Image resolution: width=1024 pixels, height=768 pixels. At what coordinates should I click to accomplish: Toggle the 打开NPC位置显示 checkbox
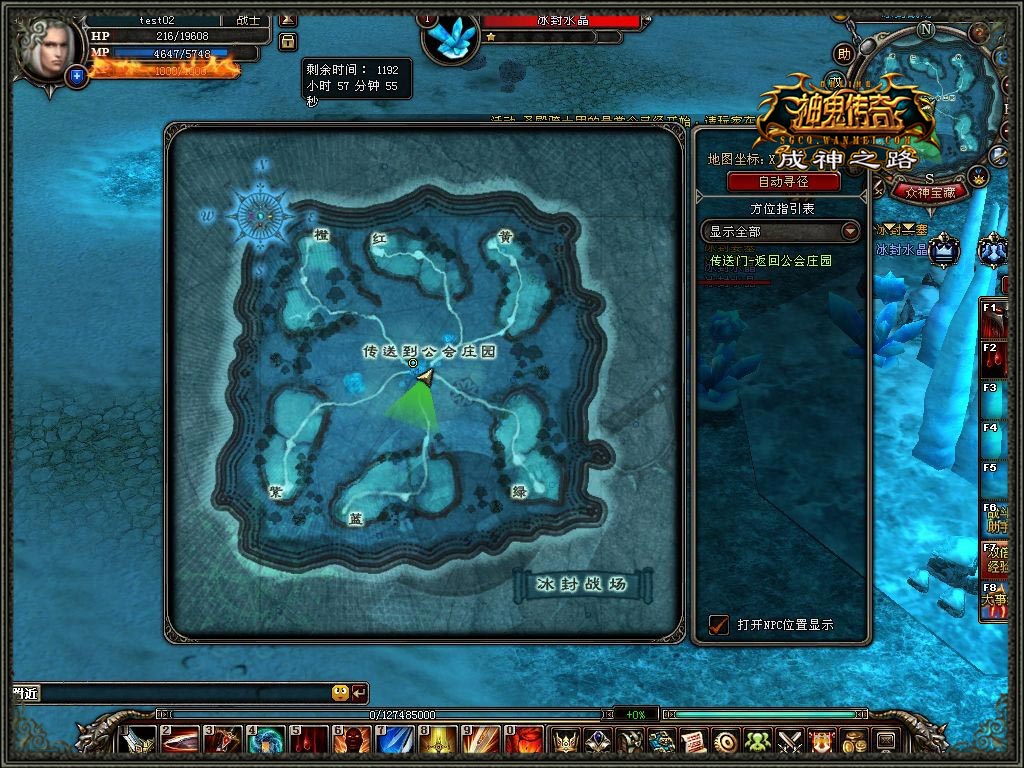coord(718,625)
